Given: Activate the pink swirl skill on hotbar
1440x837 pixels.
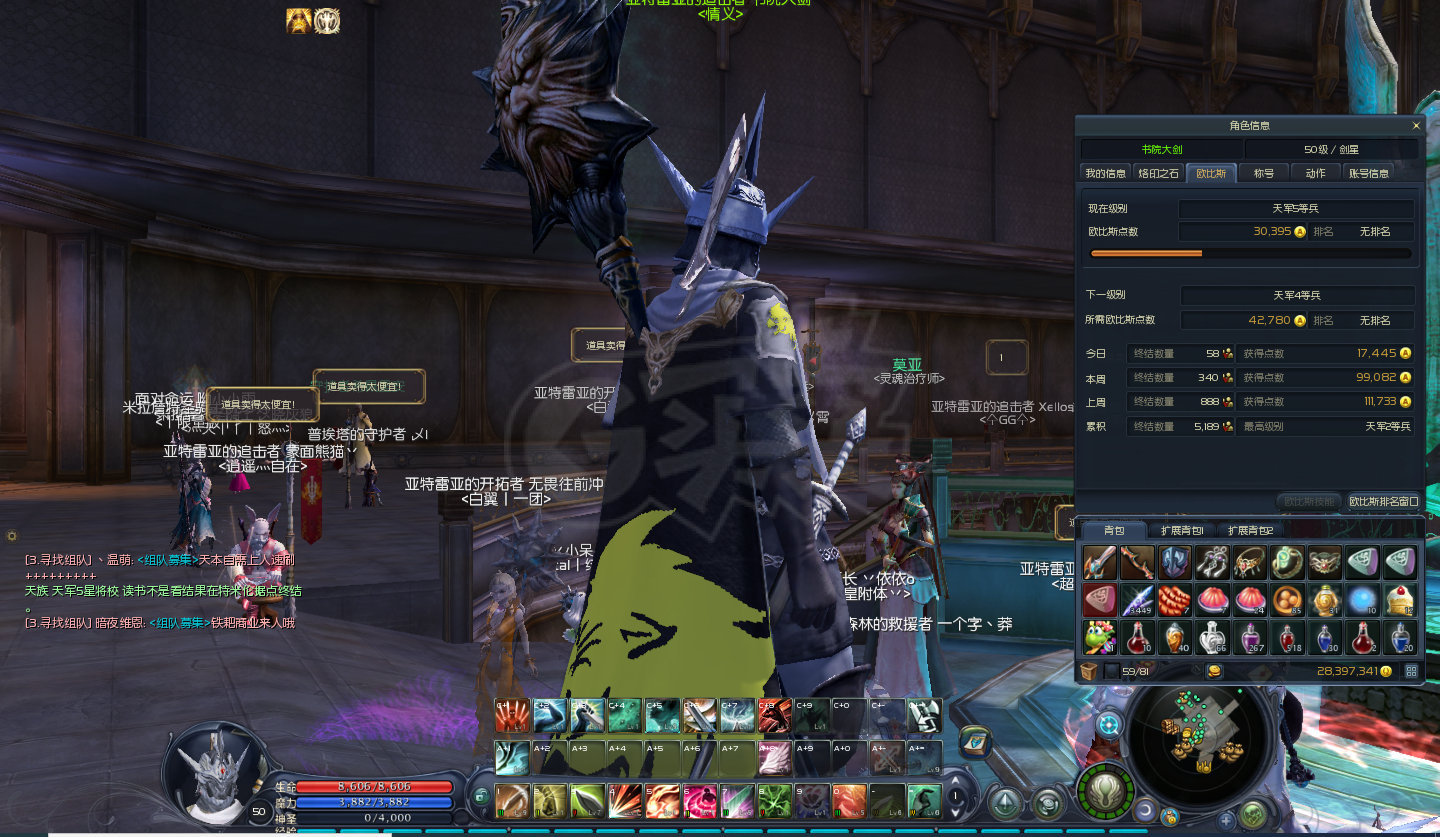Looking at the screenshot, I should (x=699, y=800).
